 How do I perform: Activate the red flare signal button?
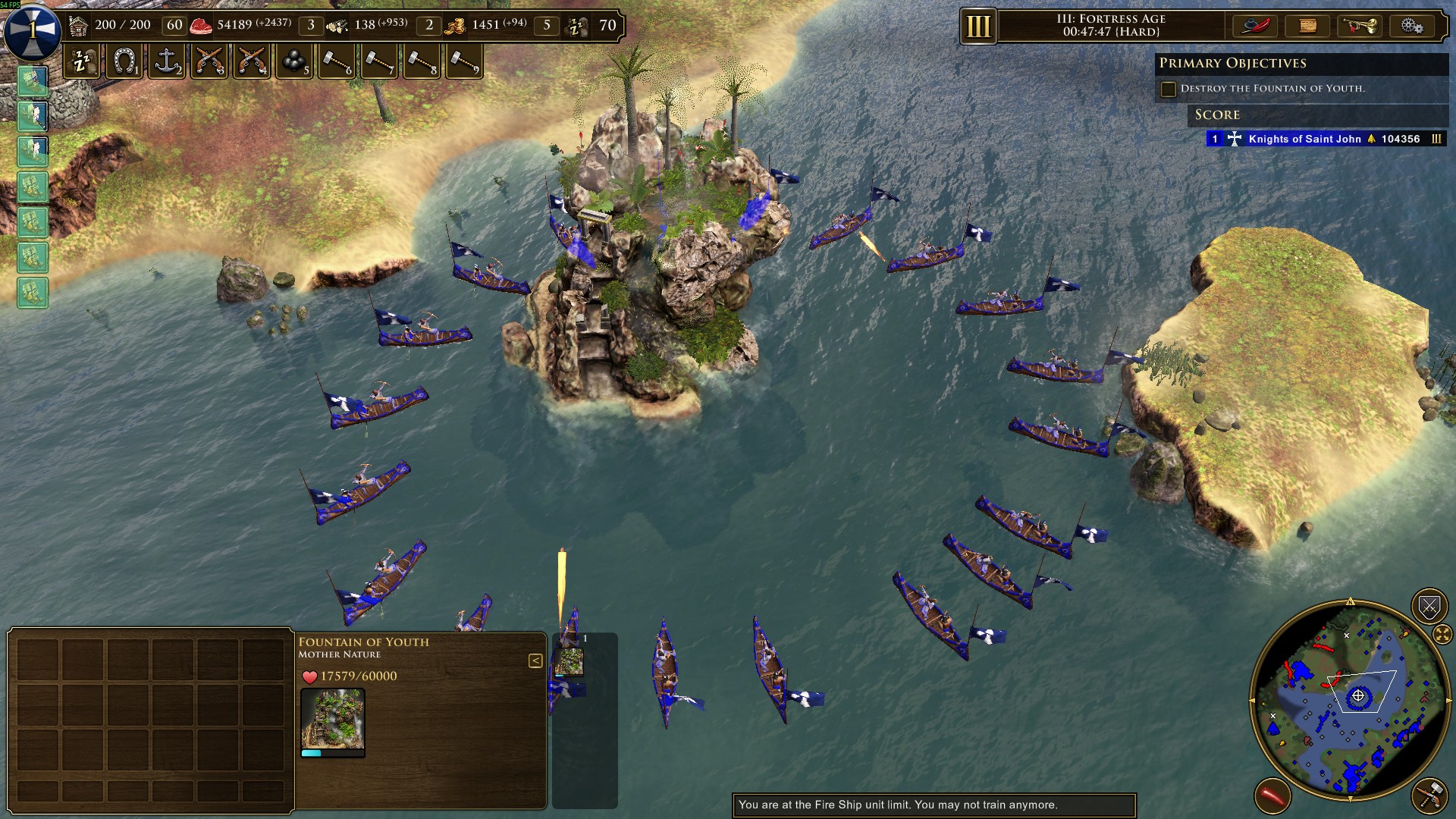click(1272, 796)
